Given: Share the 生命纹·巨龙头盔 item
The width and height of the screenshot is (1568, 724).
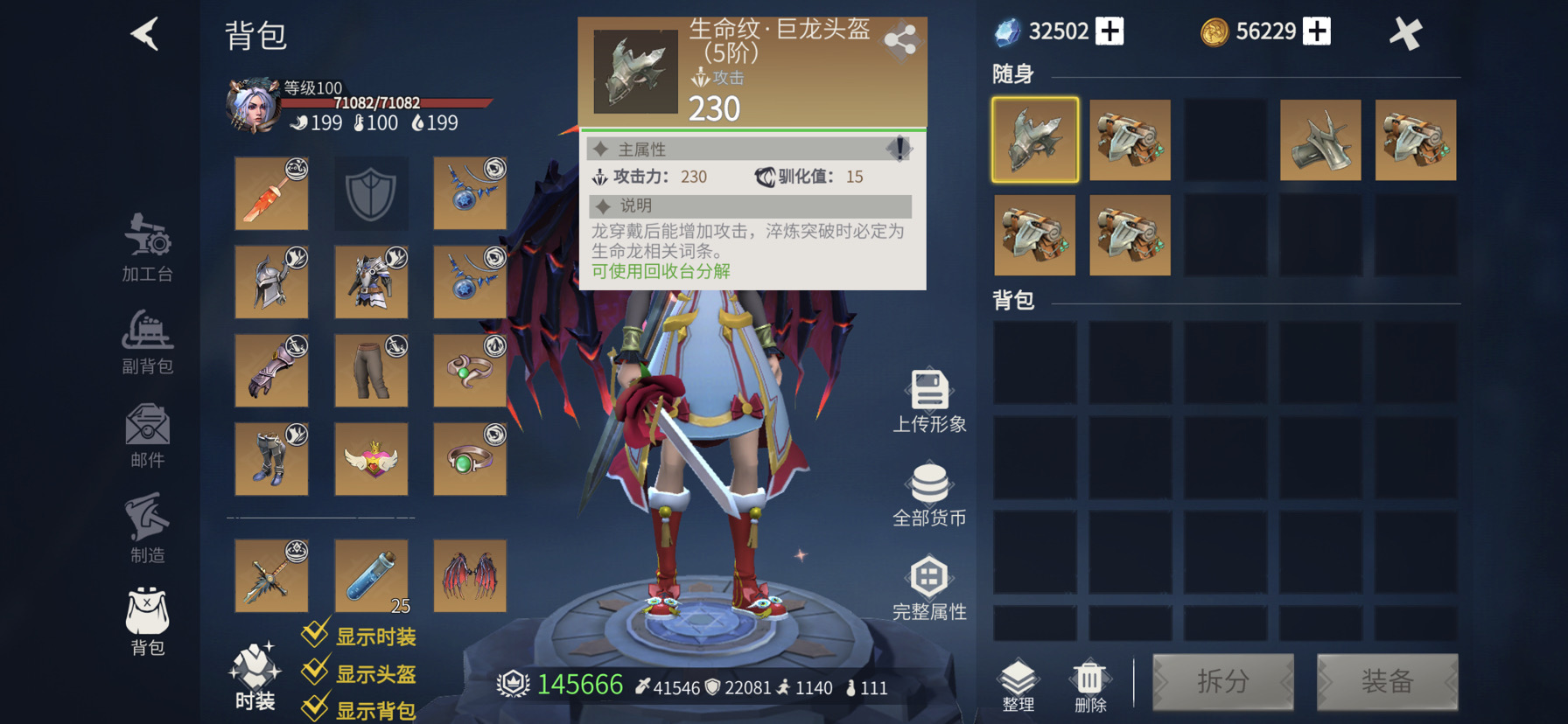Looking at the screenshot, I should tap(900, 39).
